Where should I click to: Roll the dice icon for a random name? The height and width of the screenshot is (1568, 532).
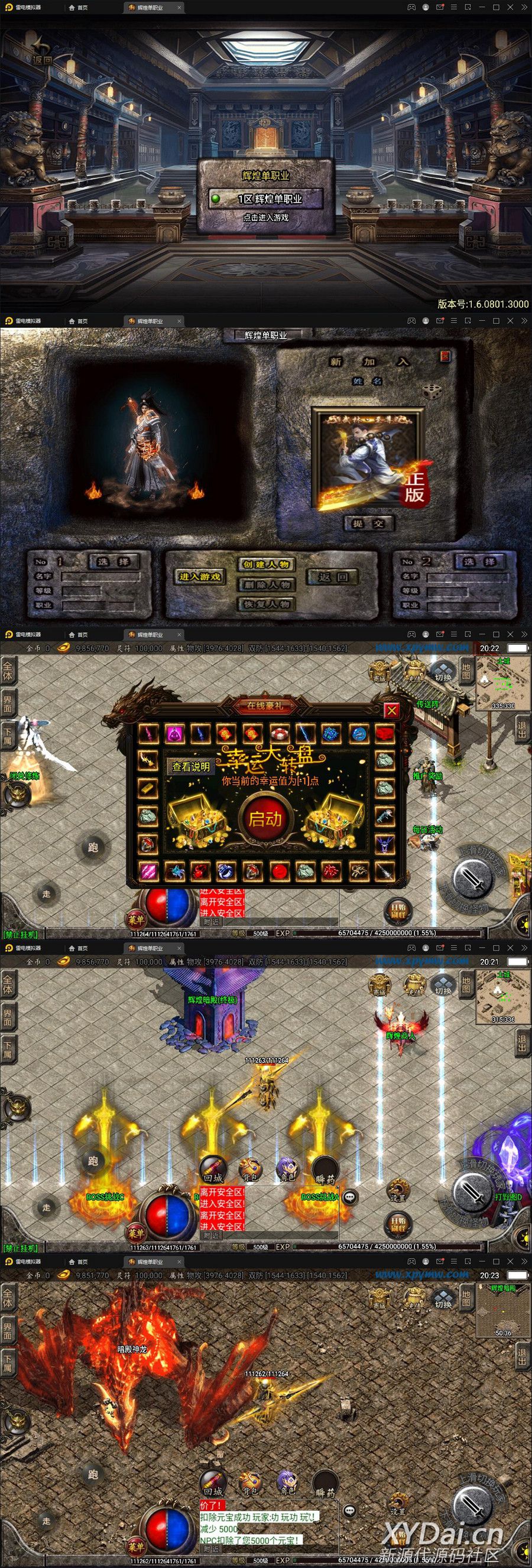[x=433, y=391]
